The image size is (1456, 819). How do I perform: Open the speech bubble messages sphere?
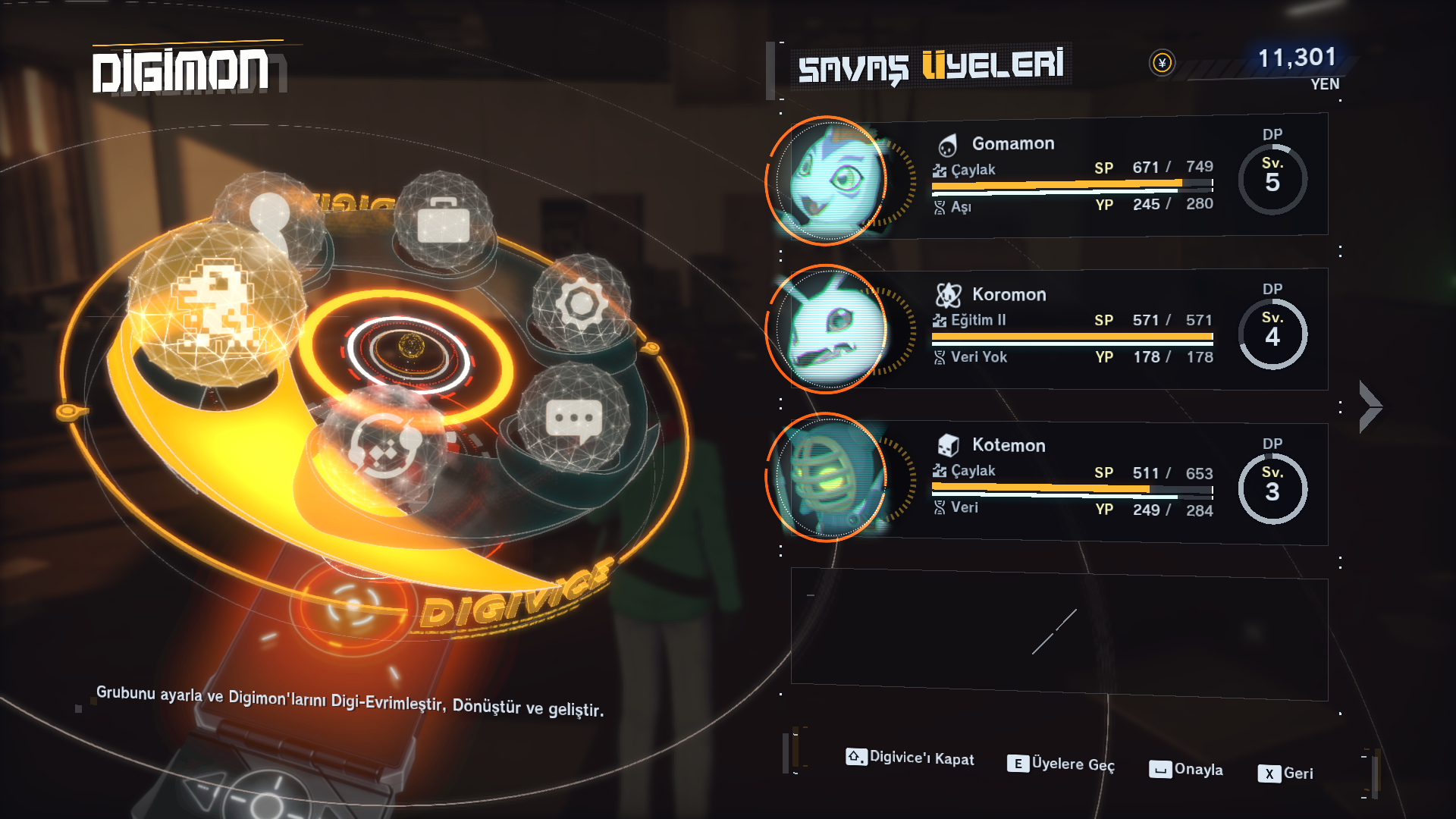tap(574, 419)
